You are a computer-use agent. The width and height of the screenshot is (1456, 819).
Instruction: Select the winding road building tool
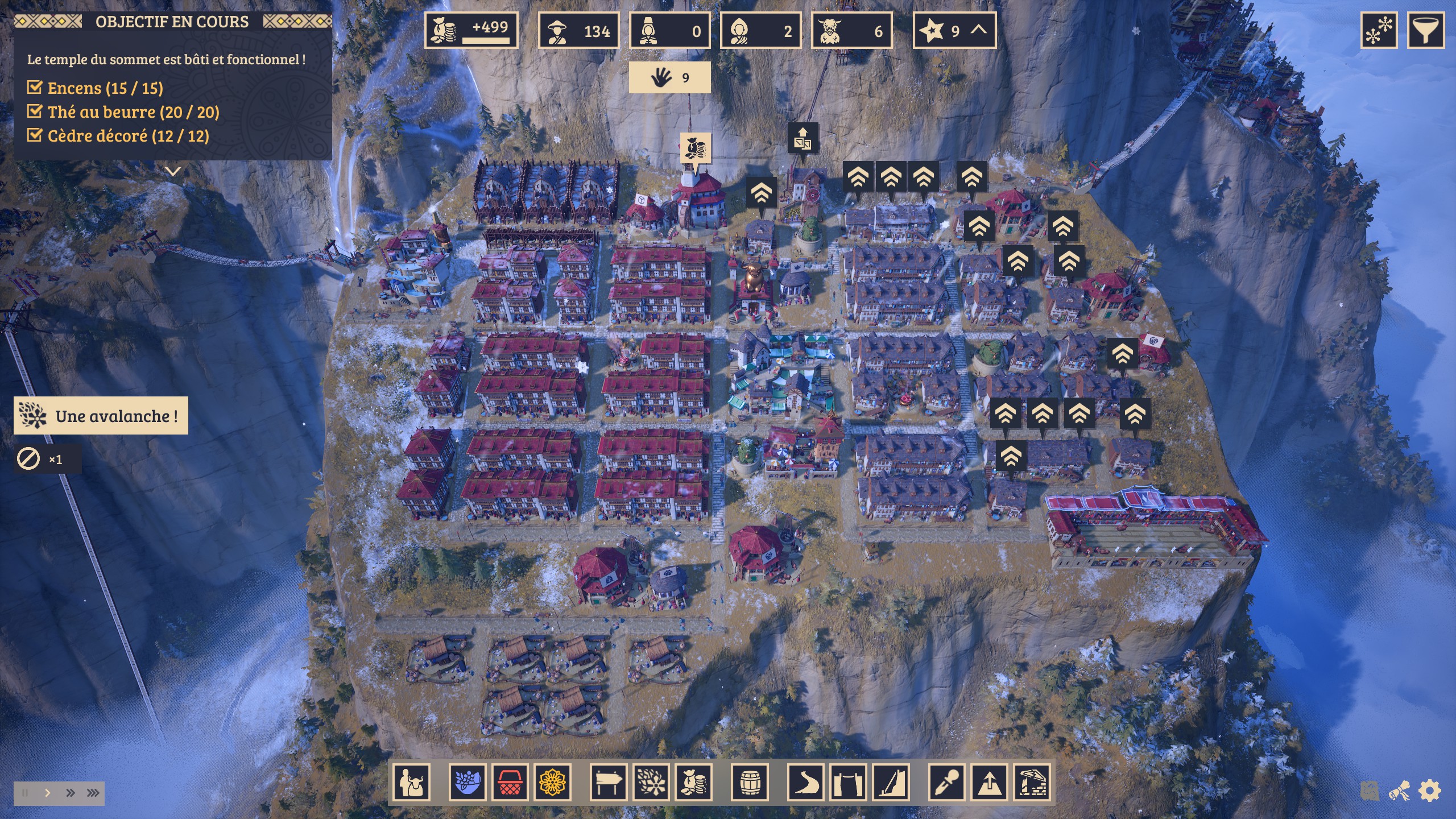[805, 783]
